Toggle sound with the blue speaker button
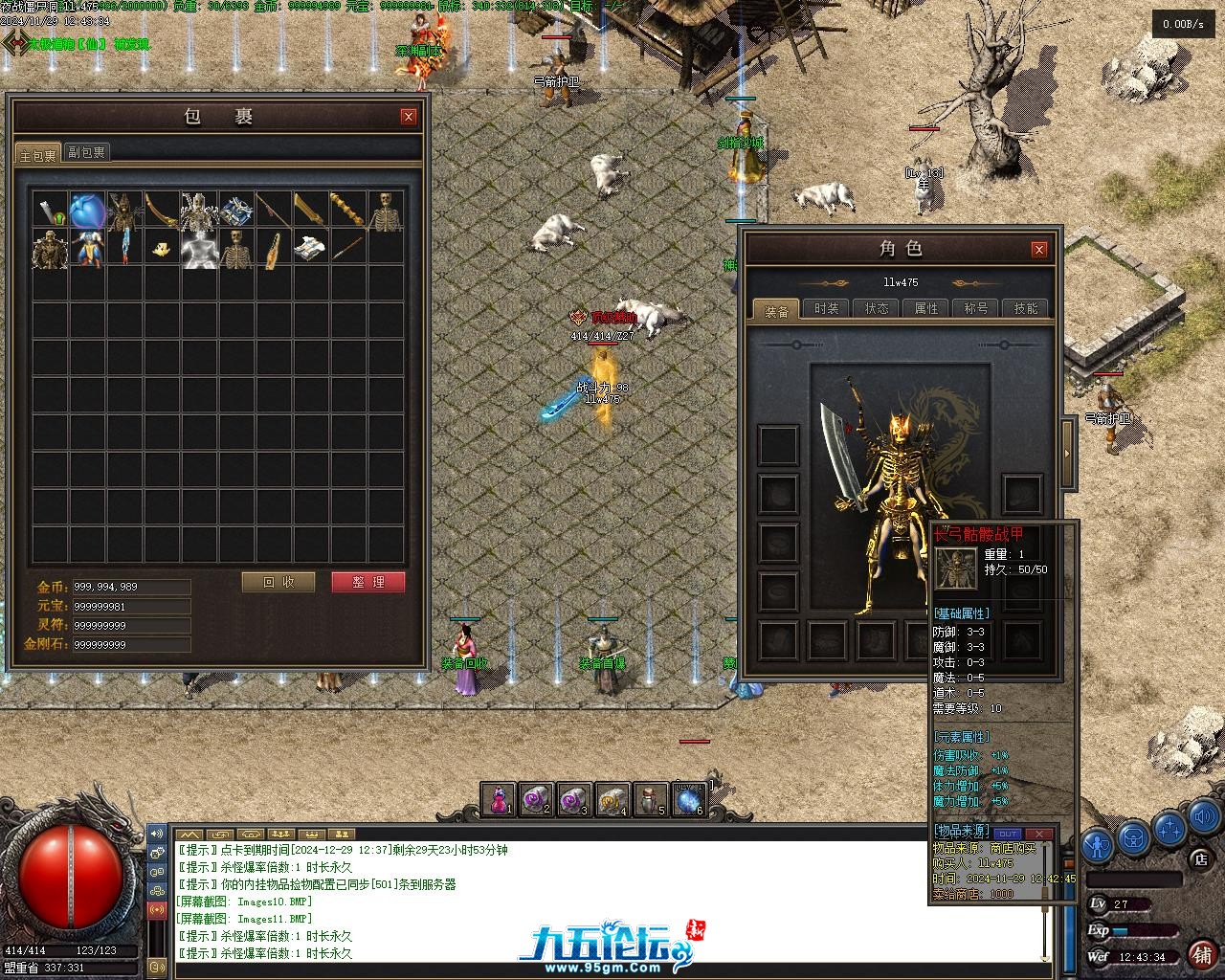 (x=1204, y=817)
